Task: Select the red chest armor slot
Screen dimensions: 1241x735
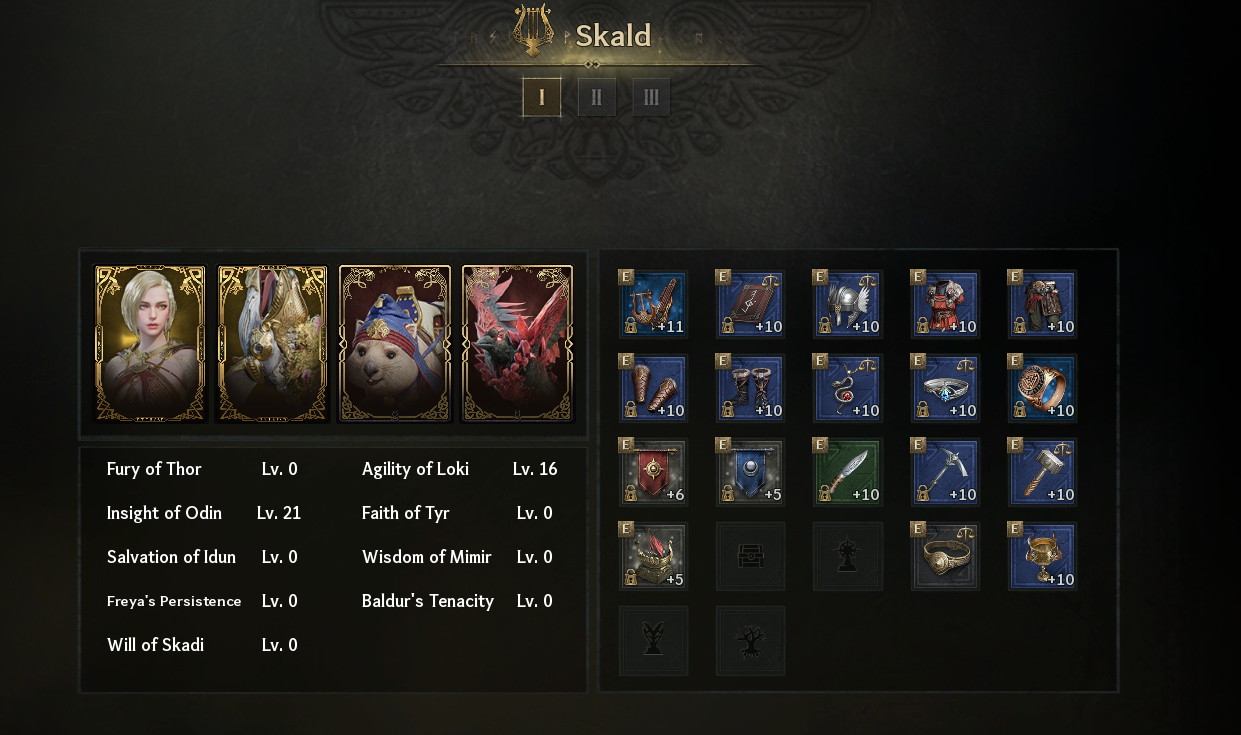Action: click(944, 304)
